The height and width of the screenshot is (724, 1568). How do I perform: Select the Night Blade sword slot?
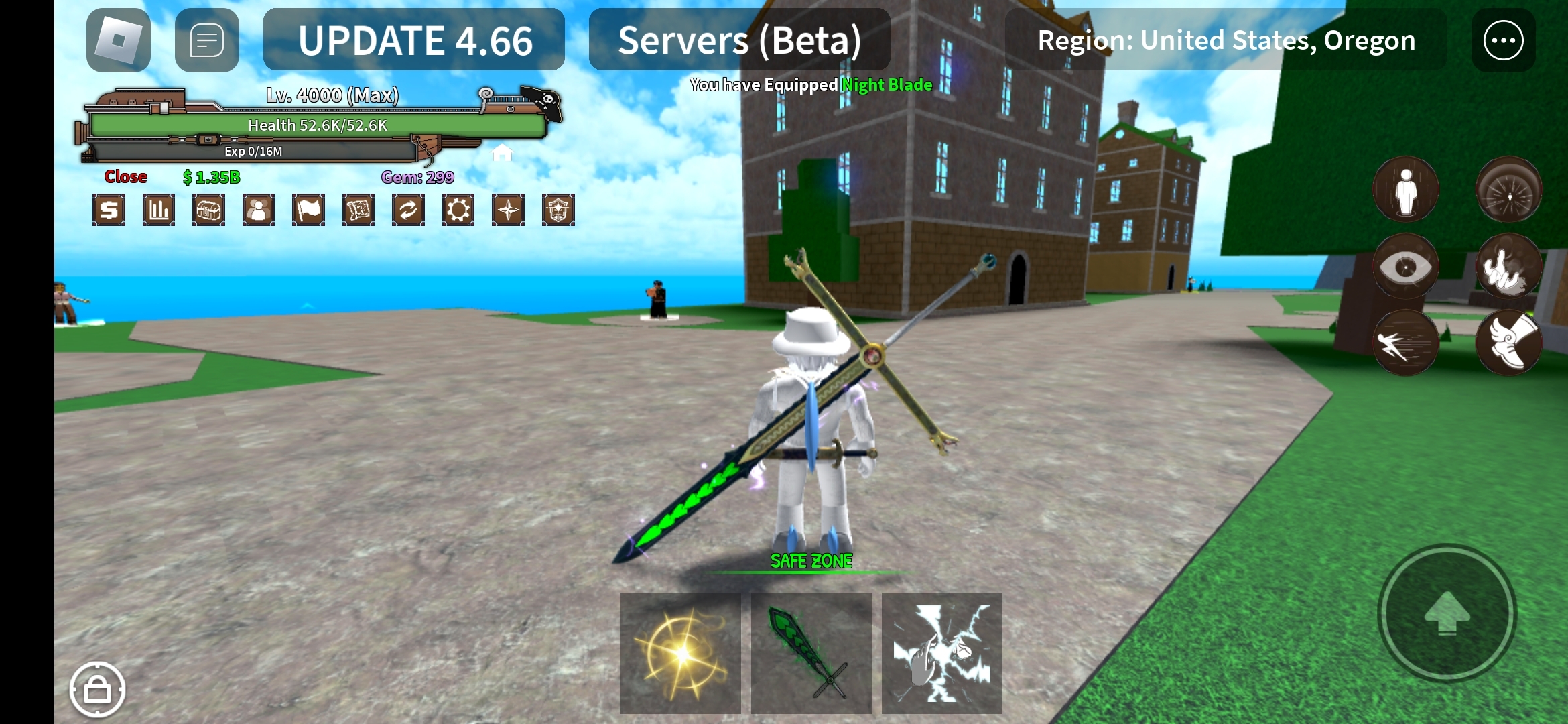[x=811, y=653]
